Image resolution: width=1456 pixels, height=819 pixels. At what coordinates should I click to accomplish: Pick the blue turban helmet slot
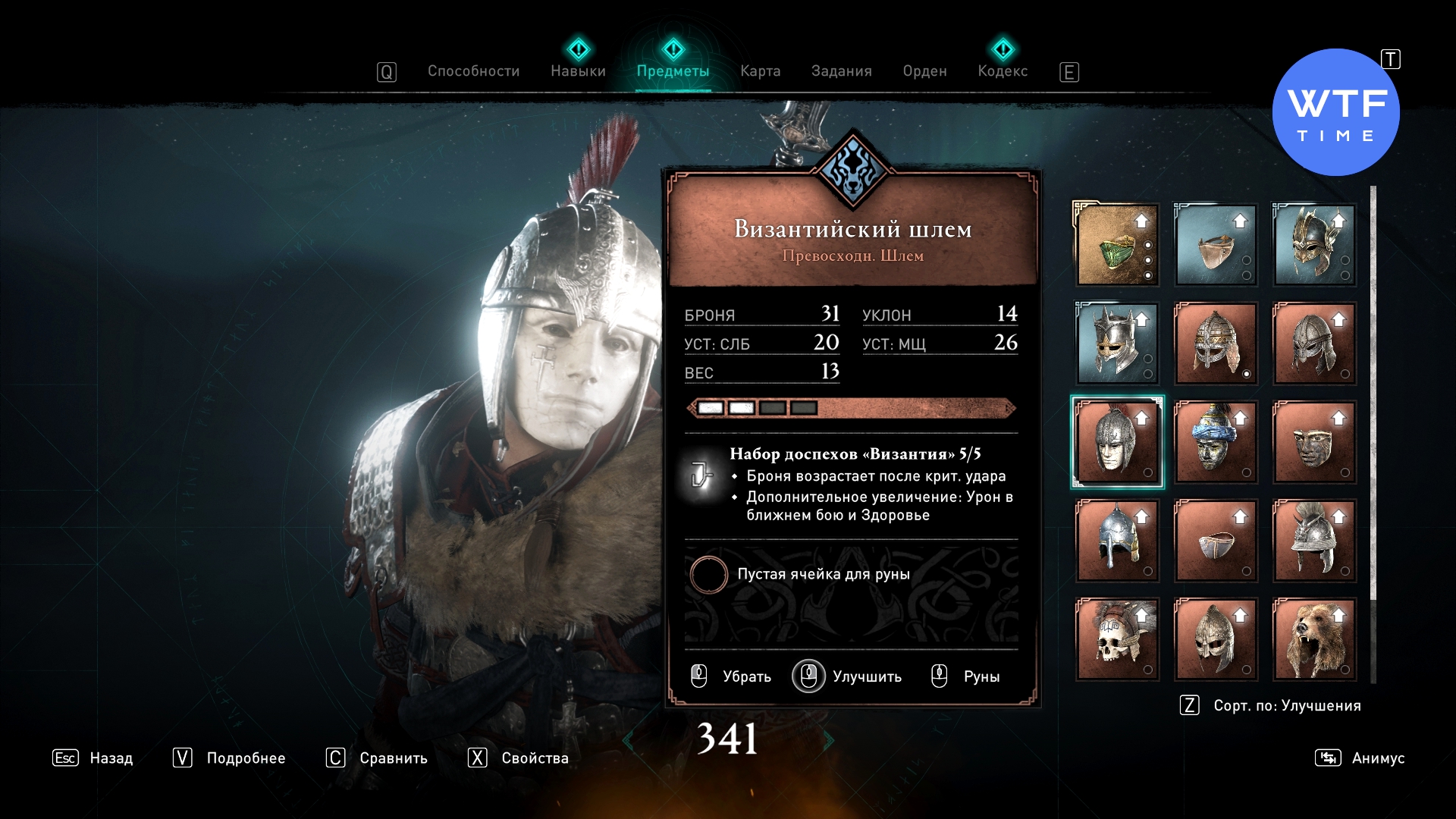coord(1216,442)
